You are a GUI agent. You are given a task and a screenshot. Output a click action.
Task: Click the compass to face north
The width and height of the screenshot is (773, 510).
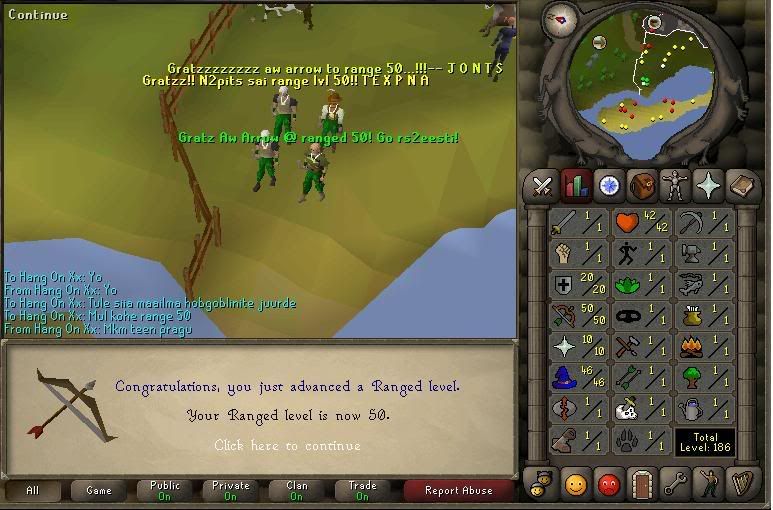[561, 20]
